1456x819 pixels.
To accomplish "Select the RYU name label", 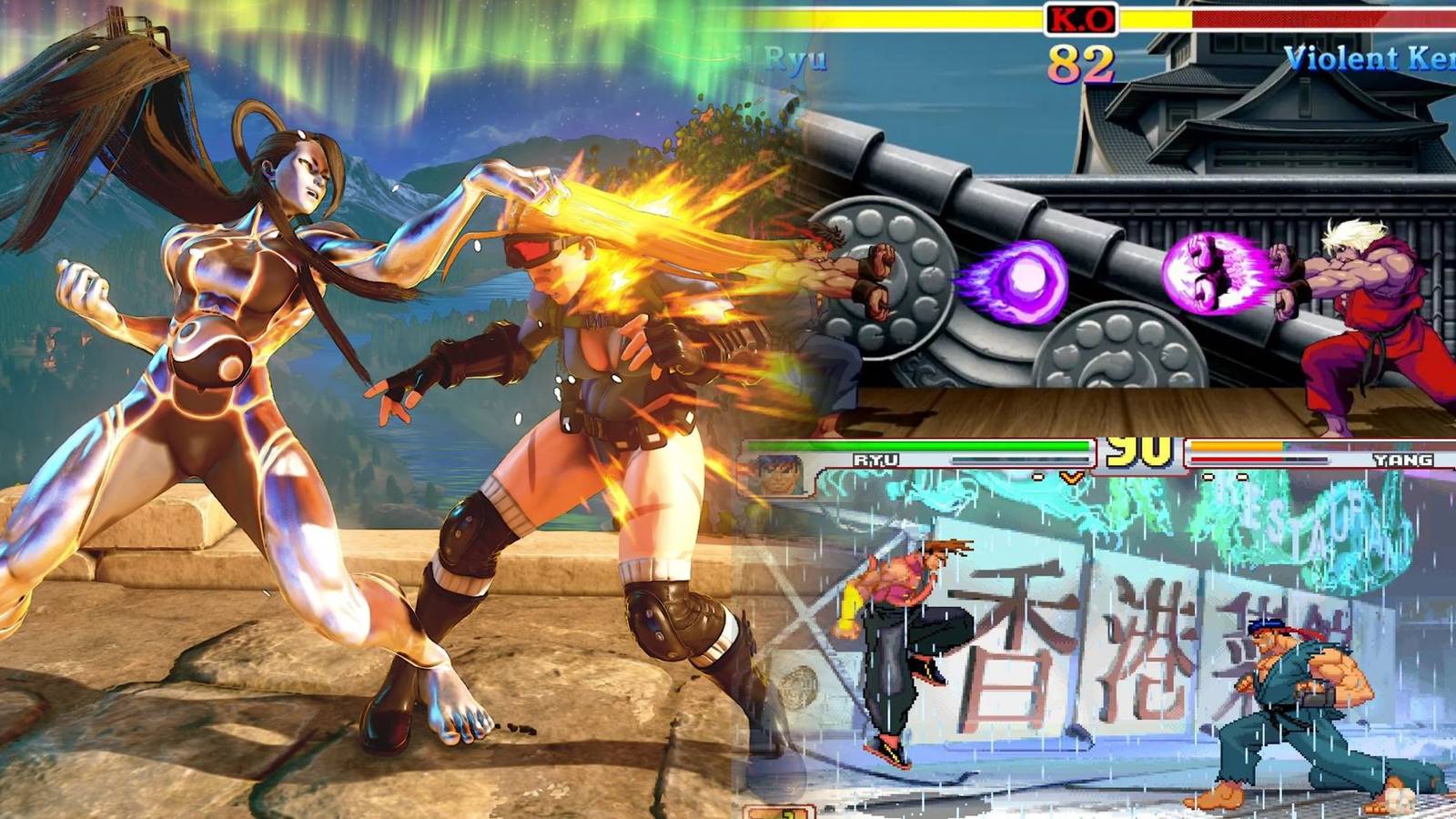I will click(875, 460).
